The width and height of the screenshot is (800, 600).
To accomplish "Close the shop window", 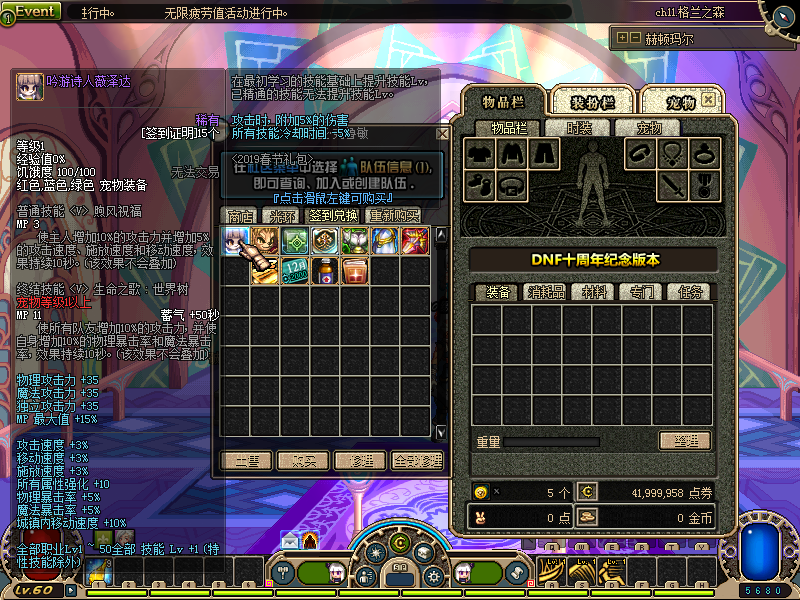I will point(442,133).
